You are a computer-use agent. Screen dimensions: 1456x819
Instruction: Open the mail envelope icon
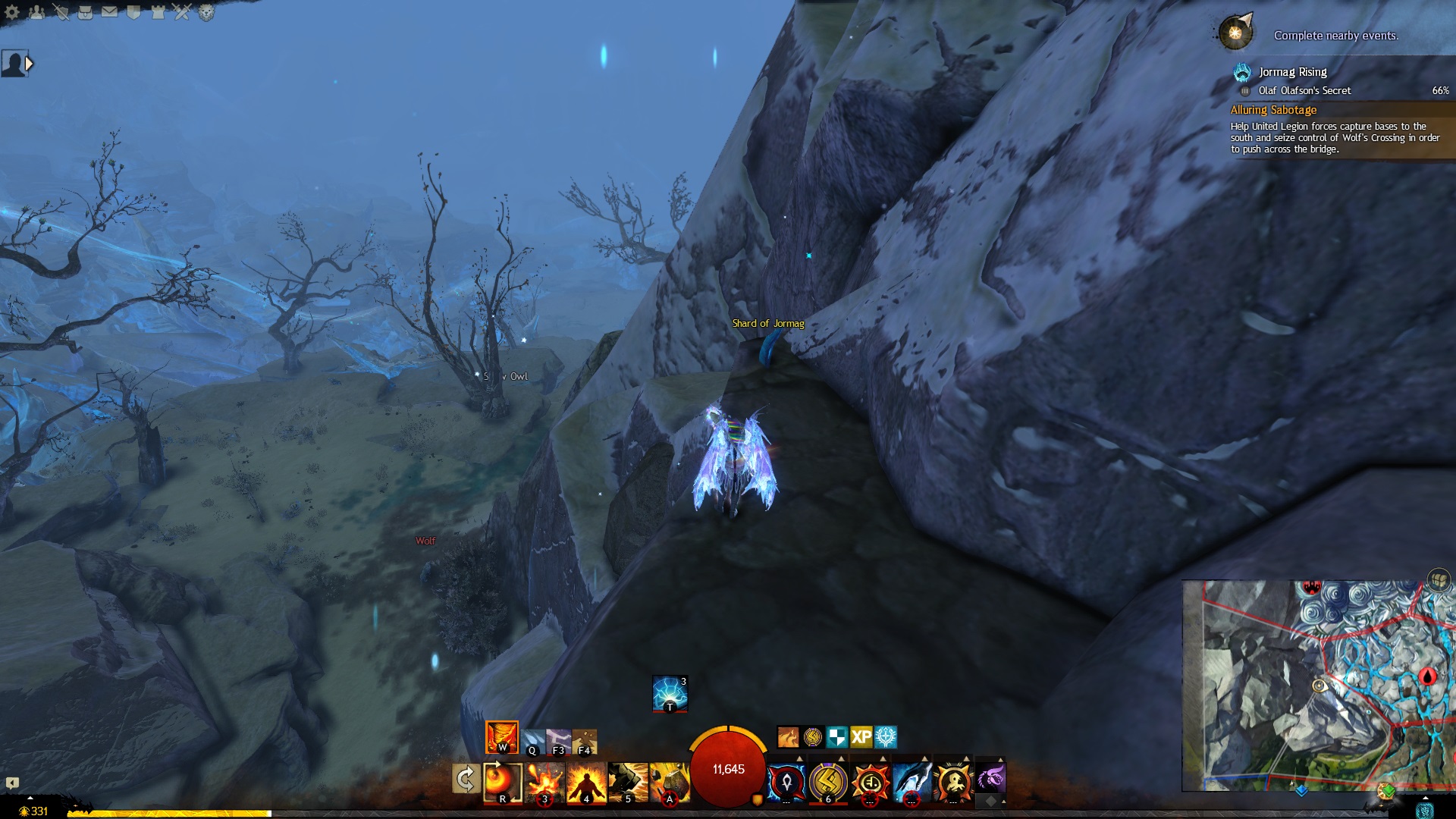(109, 11)
